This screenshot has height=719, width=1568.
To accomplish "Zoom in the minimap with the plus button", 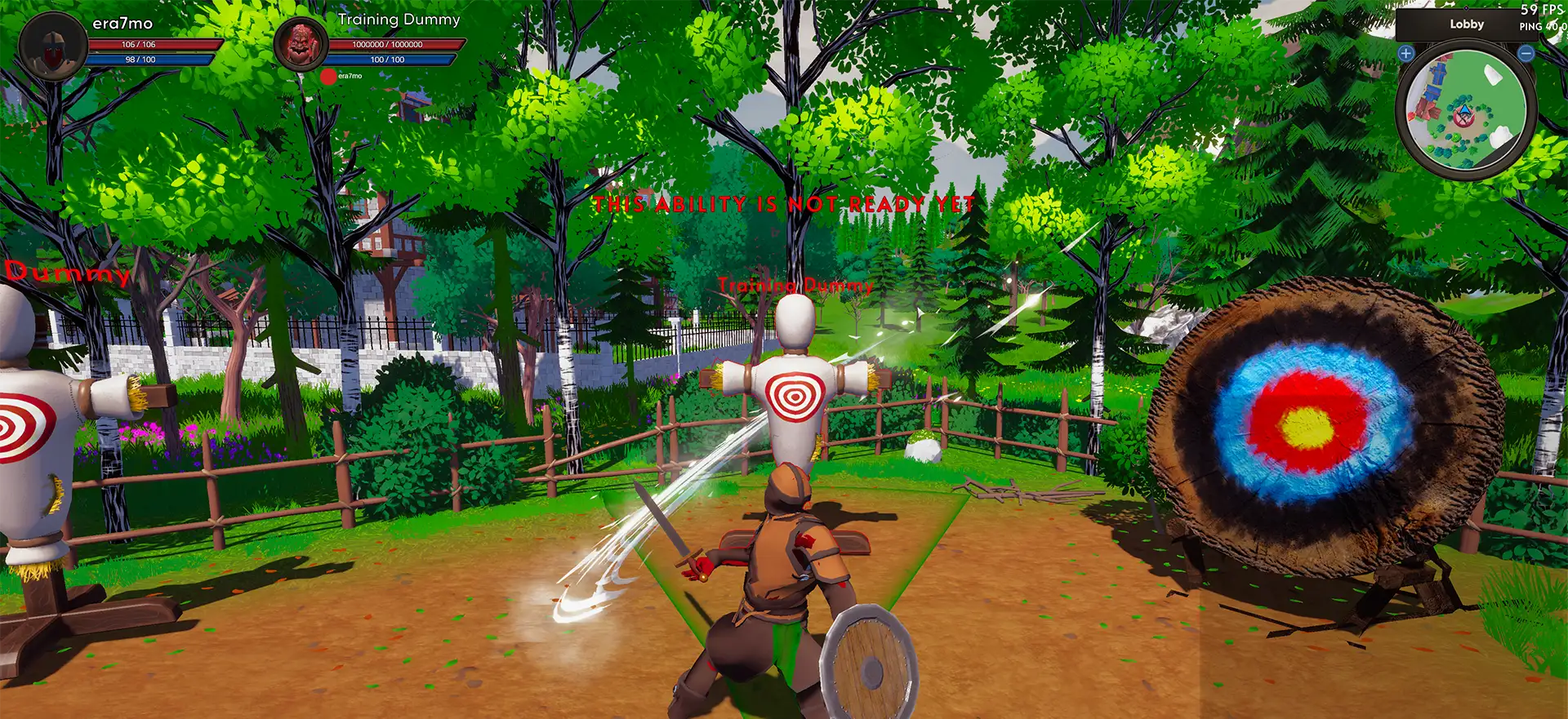I will pyautogui.click(x=1405, y=54).
